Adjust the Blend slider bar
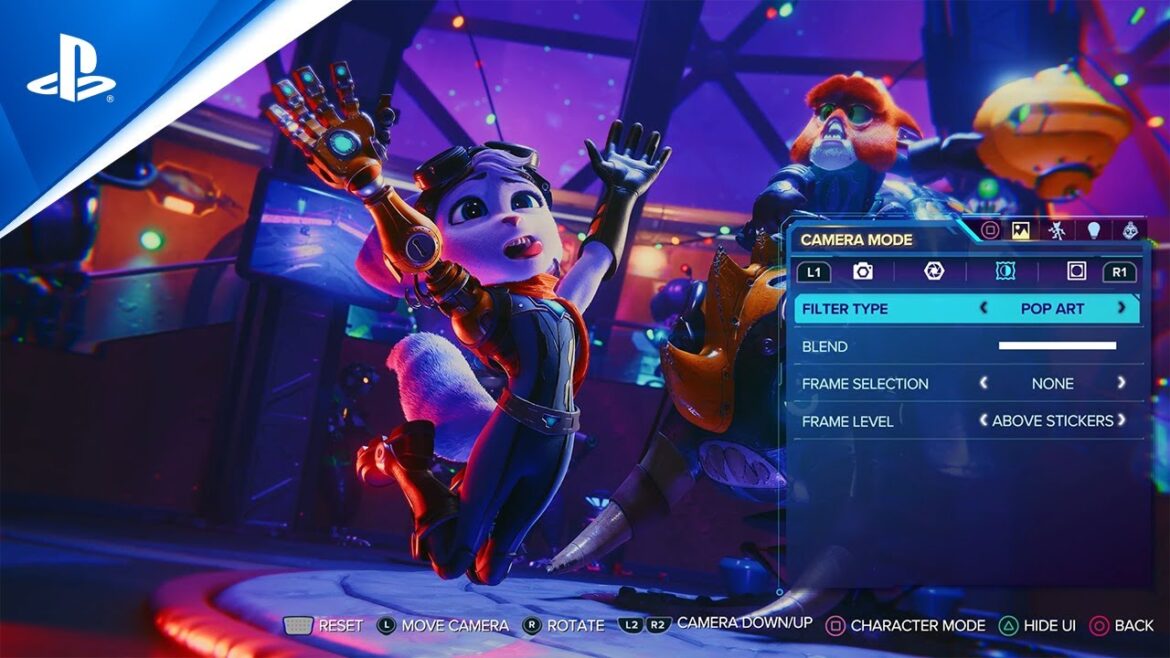The height and width of the screenshot is (658, 1170). click(x=1057, y=346)
